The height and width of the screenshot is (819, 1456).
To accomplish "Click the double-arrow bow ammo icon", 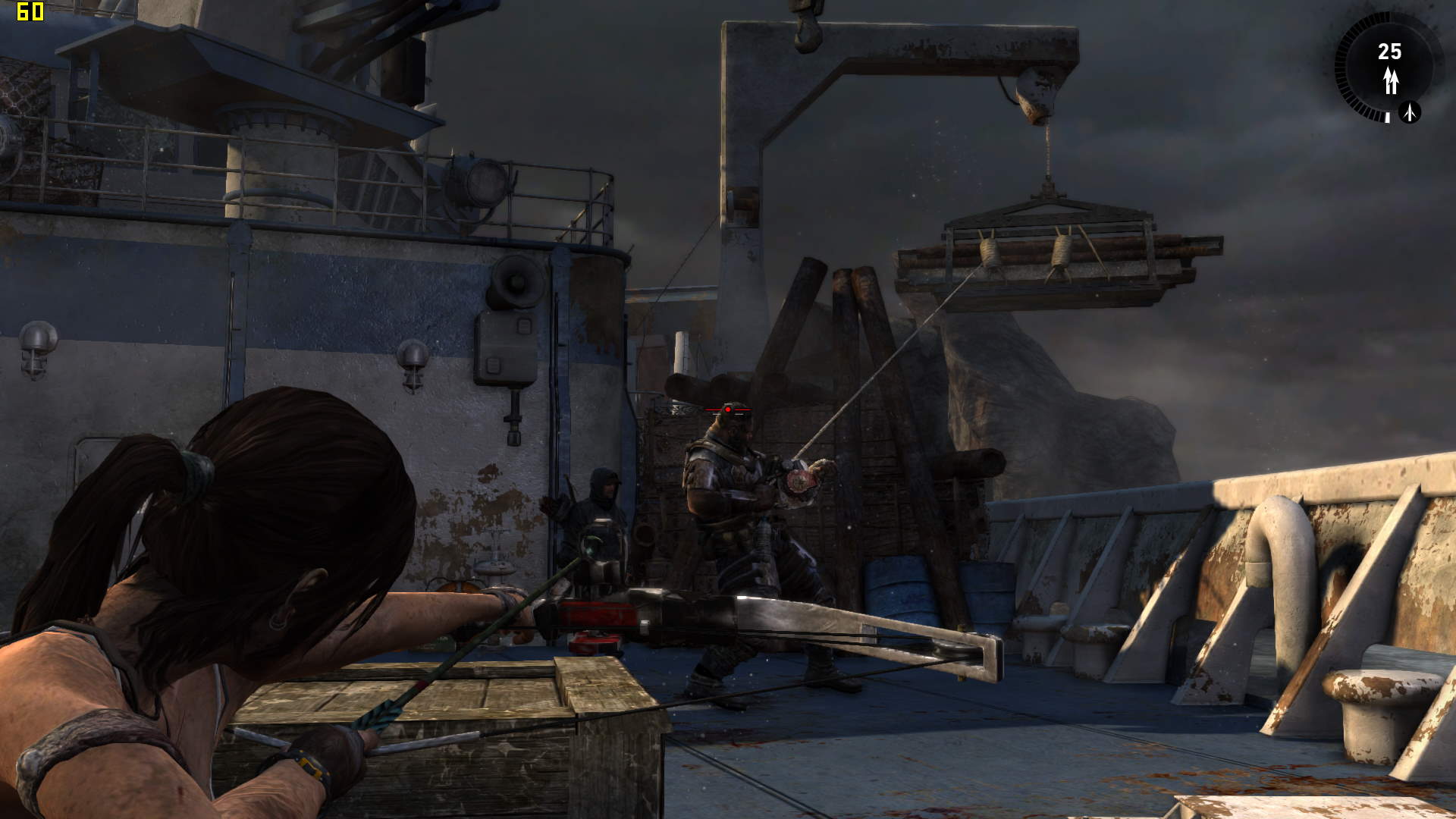I will click(1390, 80).
